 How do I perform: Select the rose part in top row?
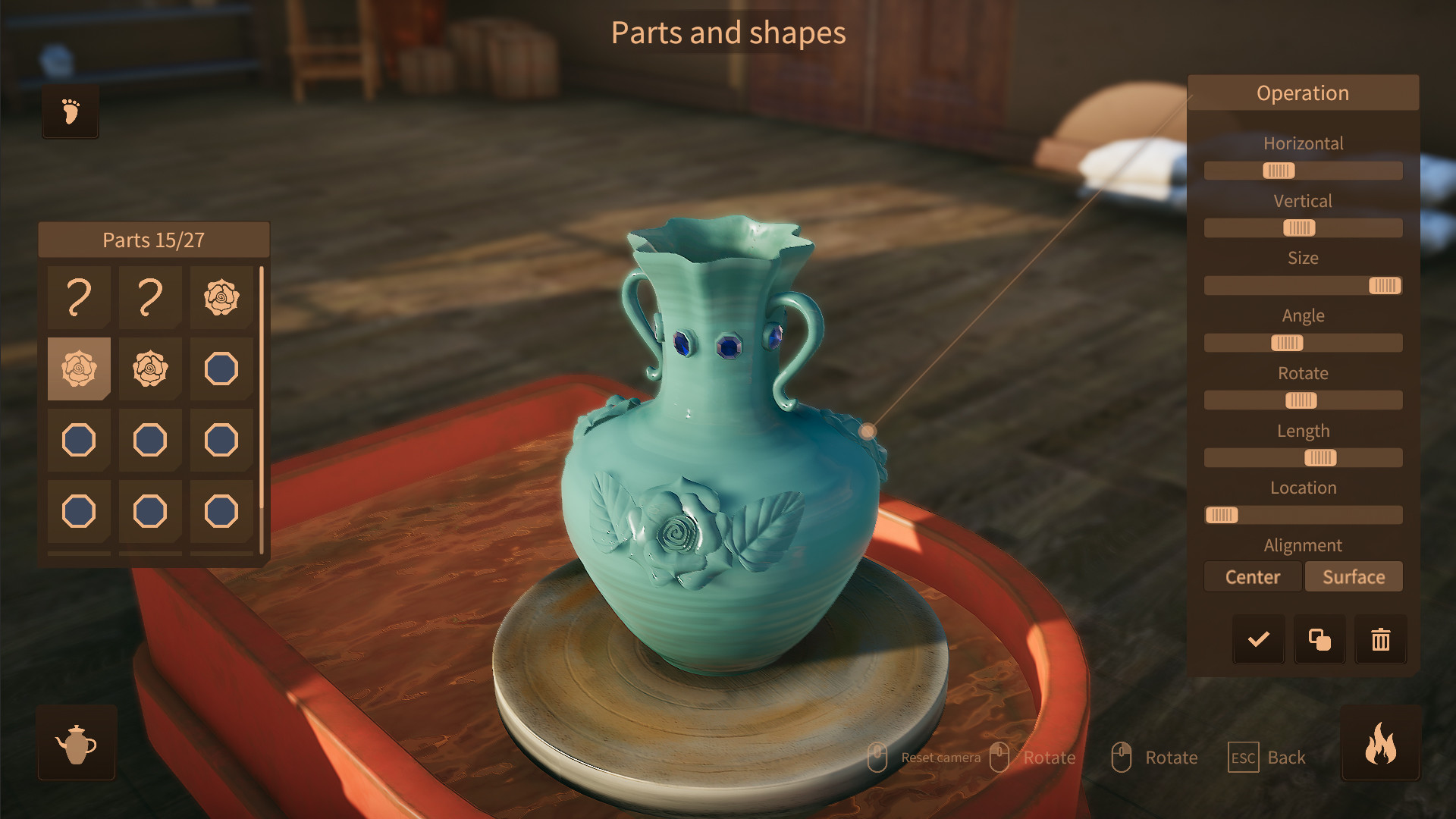point(221,298)
